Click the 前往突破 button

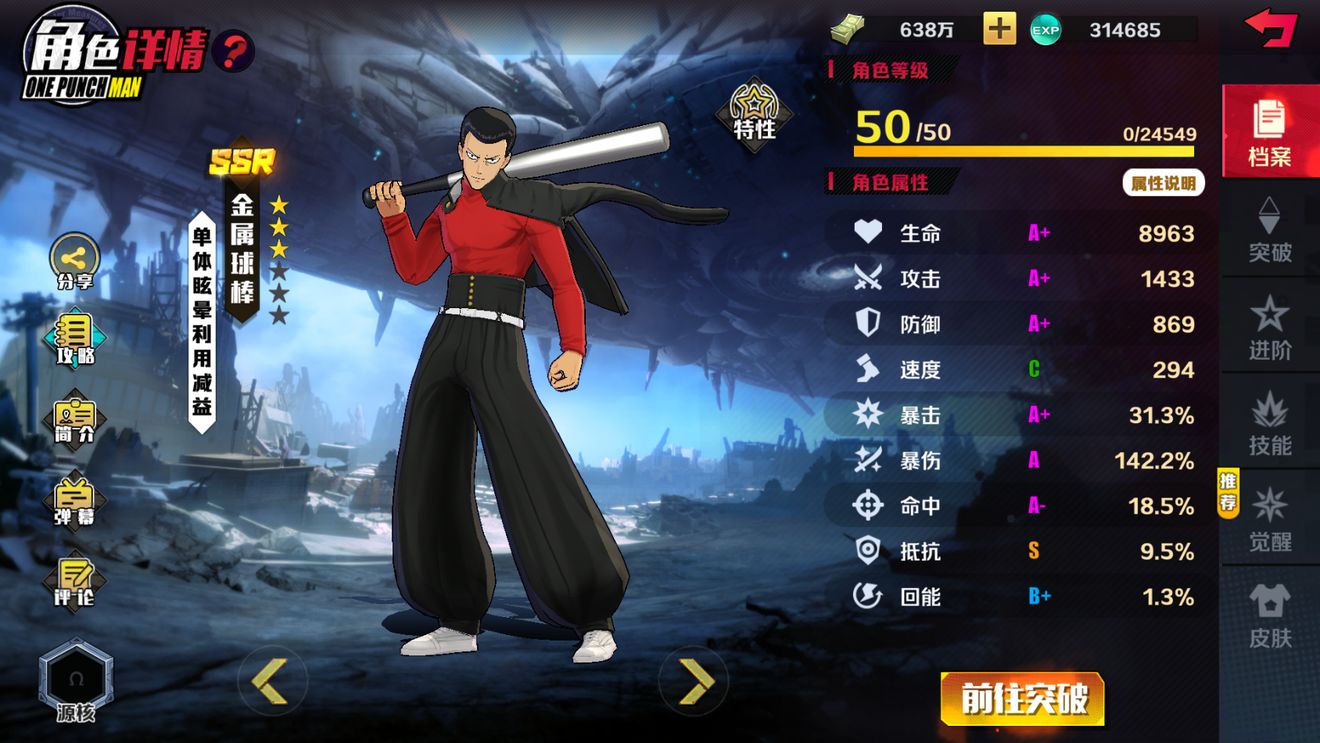[1022, 699]
